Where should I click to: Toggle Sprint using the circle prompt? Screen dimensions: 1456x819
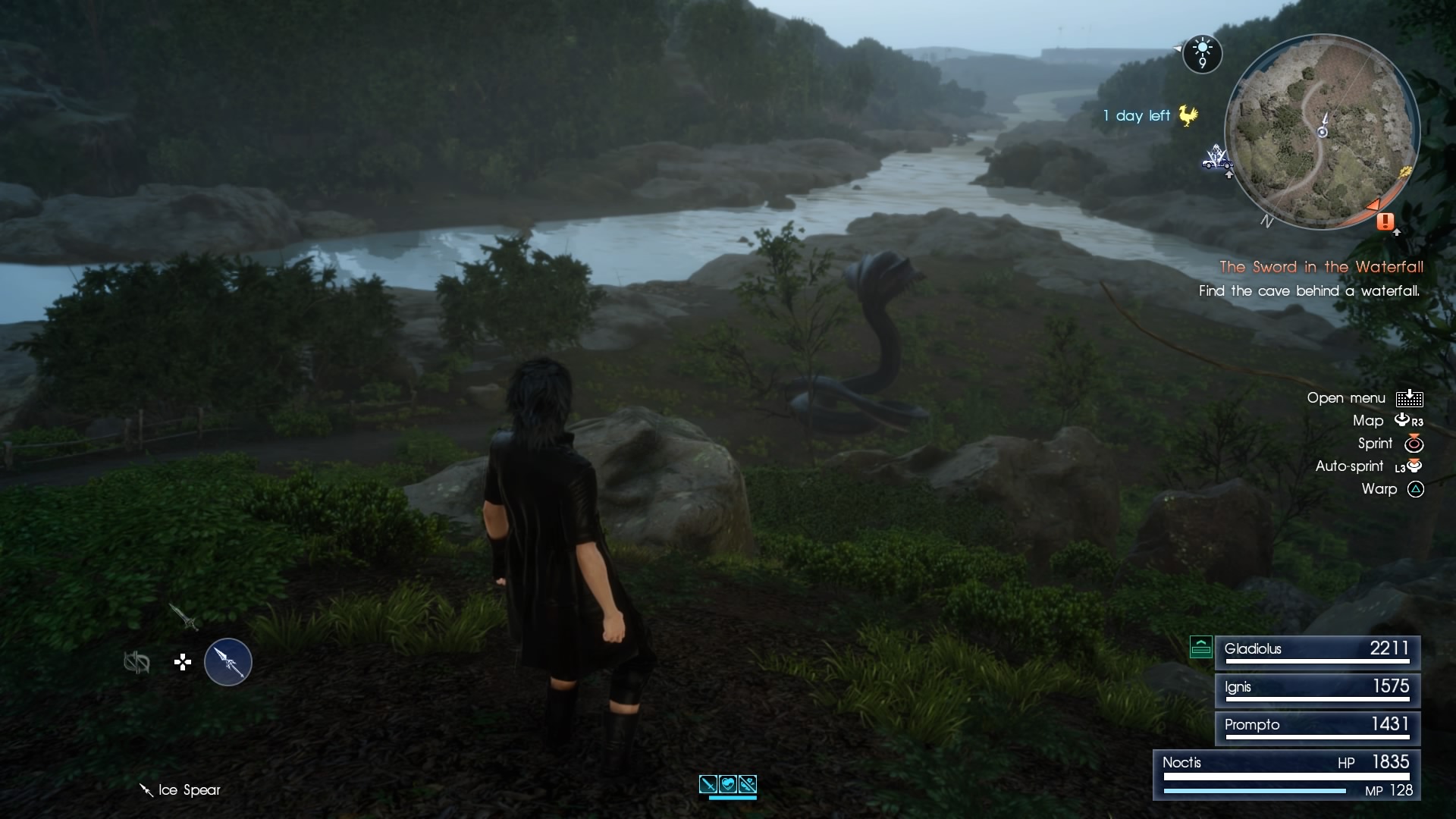click(x=1414, y=444)
